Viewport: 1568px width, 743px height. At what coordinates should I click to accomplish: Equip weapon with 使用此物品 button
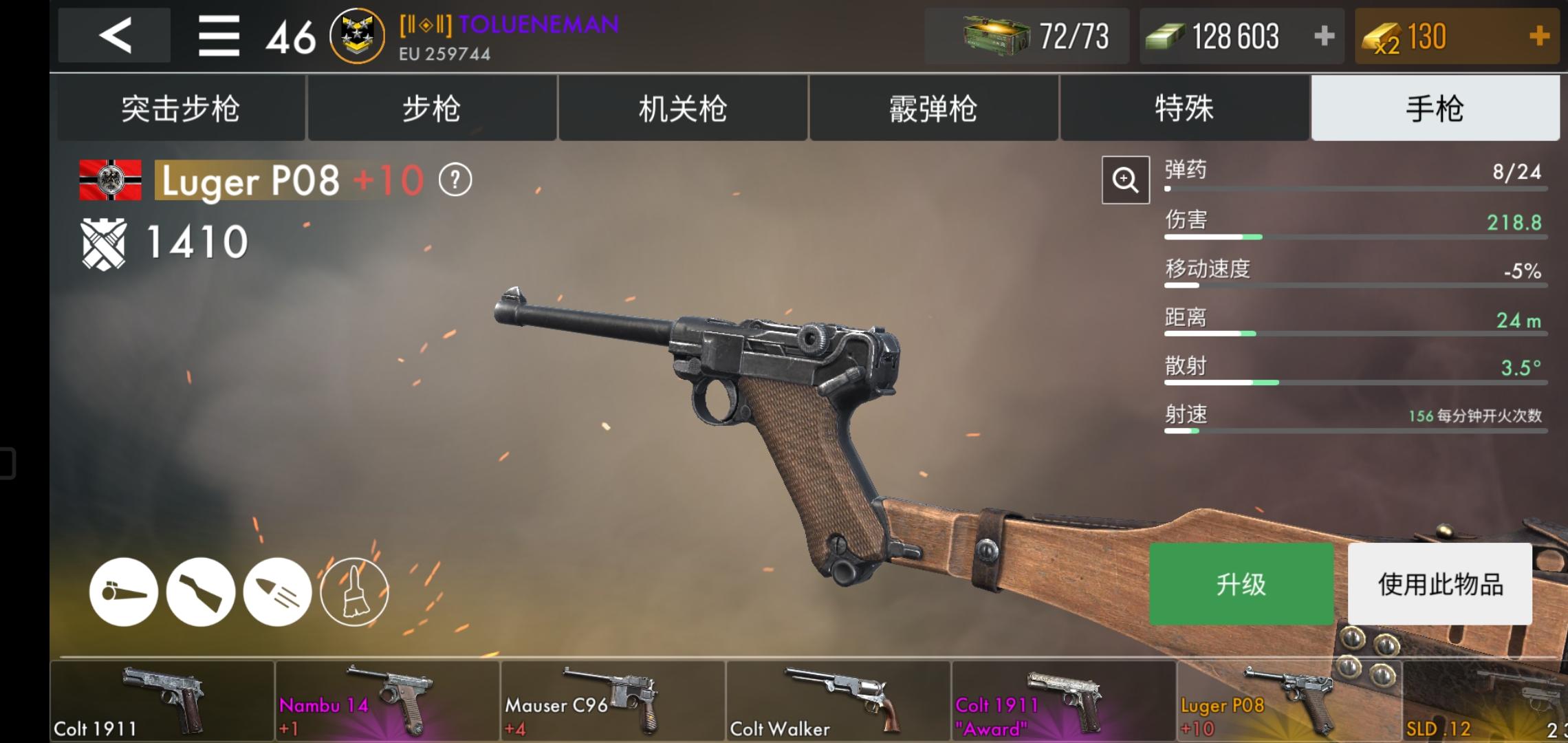coord(1439,584)
